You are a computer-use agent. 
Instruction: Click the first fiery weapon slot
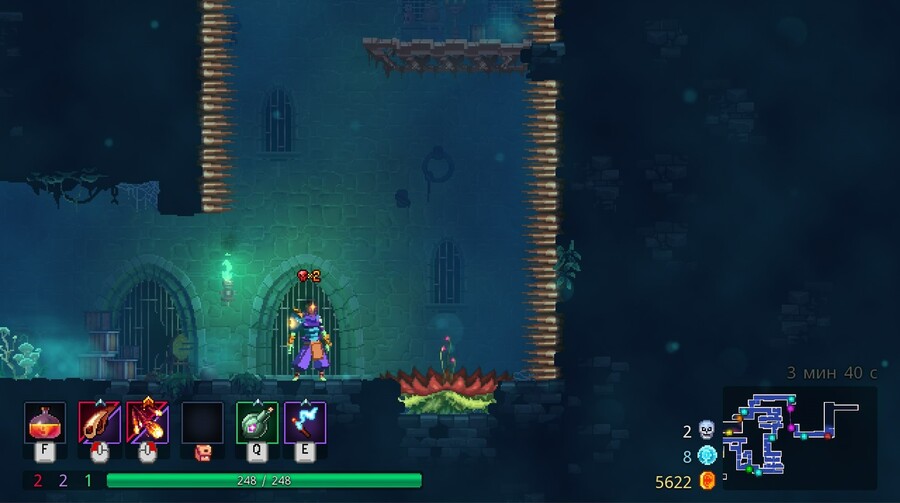(x=99, y=422)
